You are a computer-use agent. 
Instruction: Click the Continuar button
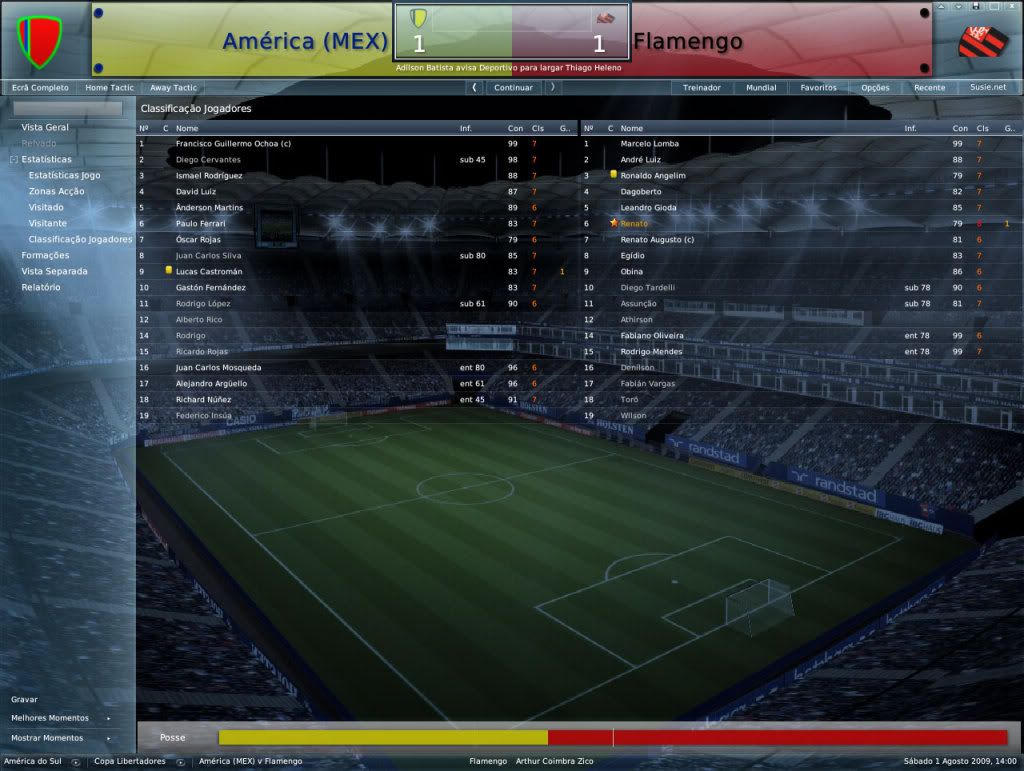click(x=513, y=88)
